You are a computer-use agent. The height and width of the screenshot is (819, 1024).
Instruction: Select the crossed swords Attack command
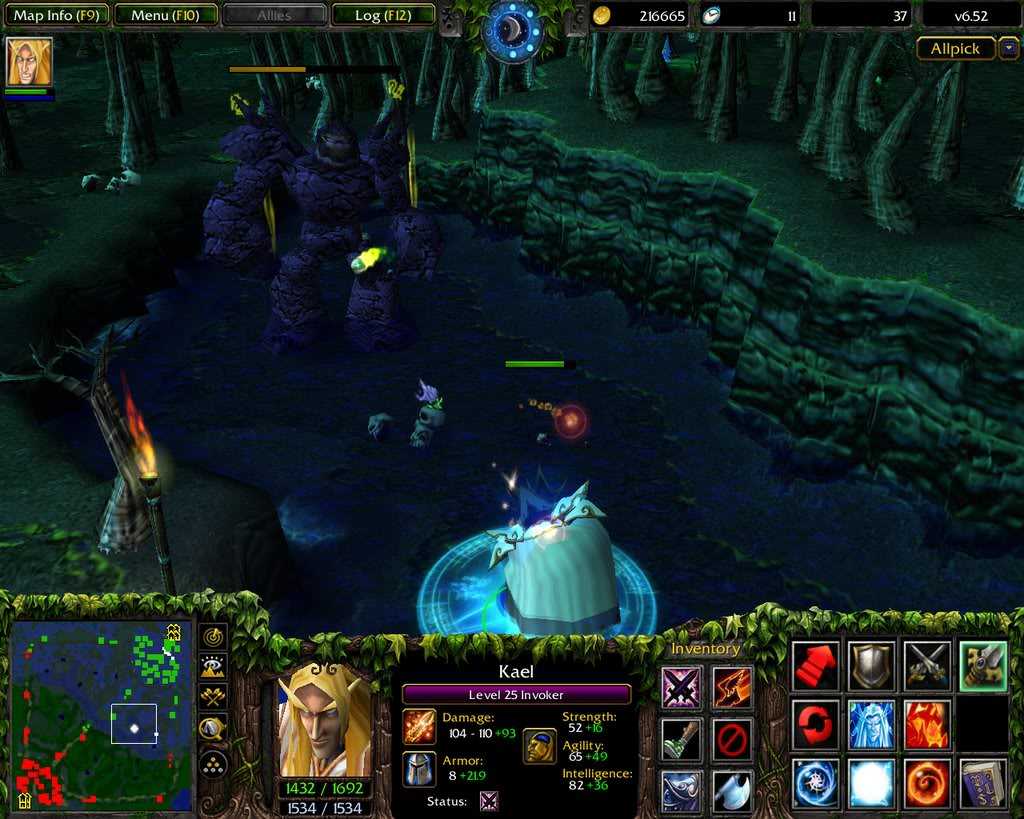tap(927, 666)
